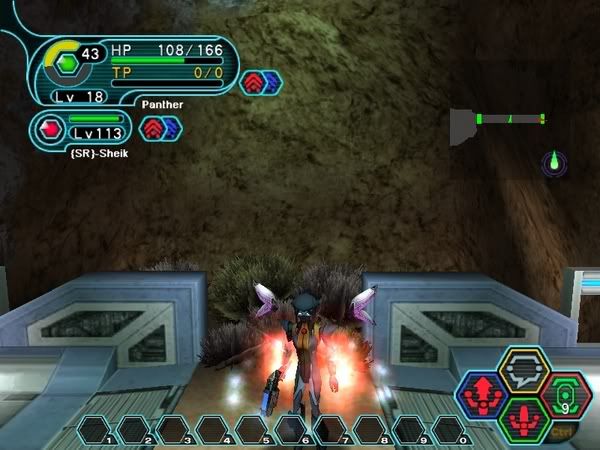Click Panther's green hexagon section ID badge
The width and height of the screenshot is (600, 450).
point(65,62)
